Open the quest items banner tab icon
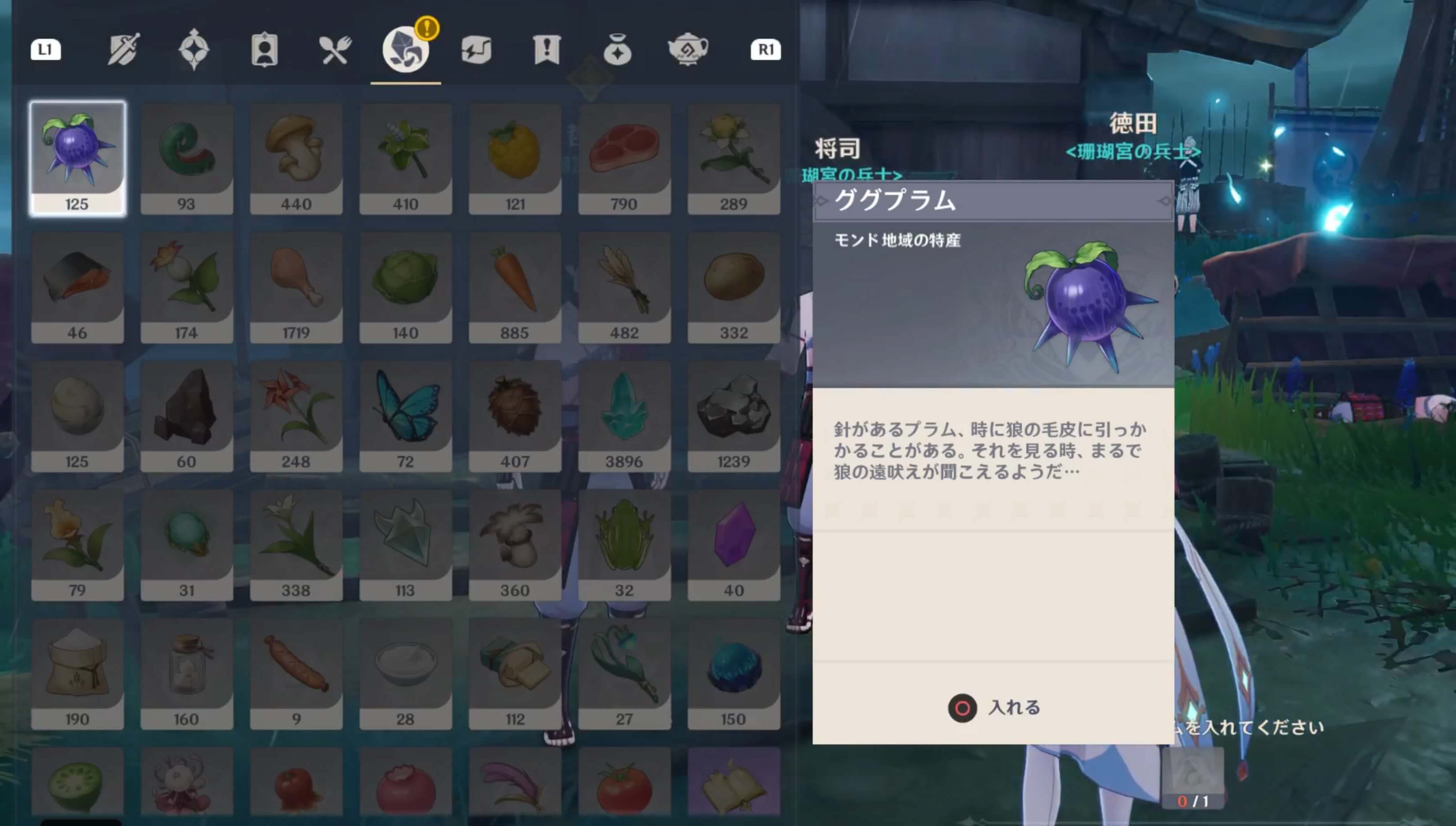Viewport: 1456px width, 826px height. [x=546, y=50]
